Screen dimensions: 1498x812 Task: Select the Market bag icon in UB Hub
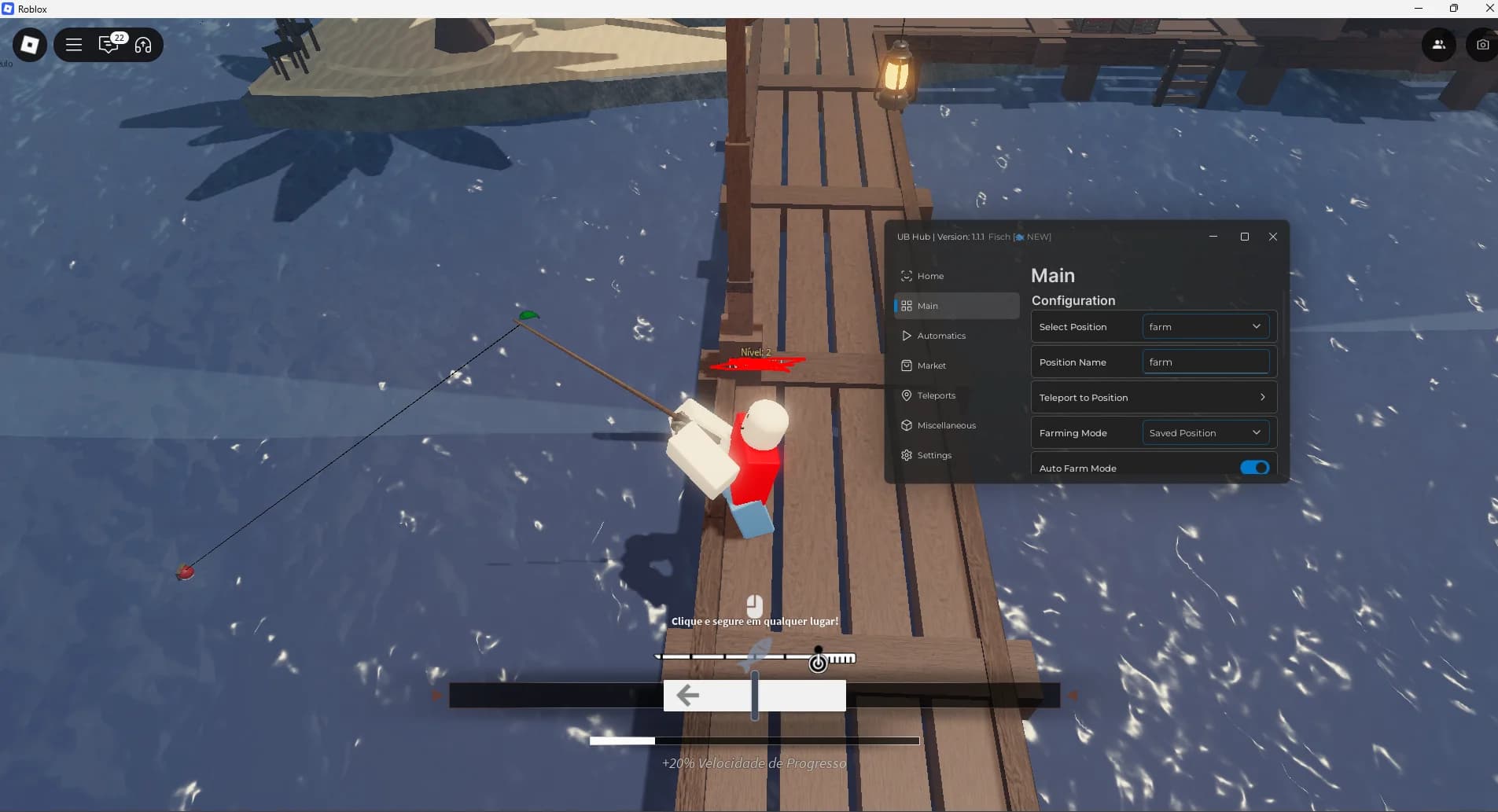tap(906, 366)
